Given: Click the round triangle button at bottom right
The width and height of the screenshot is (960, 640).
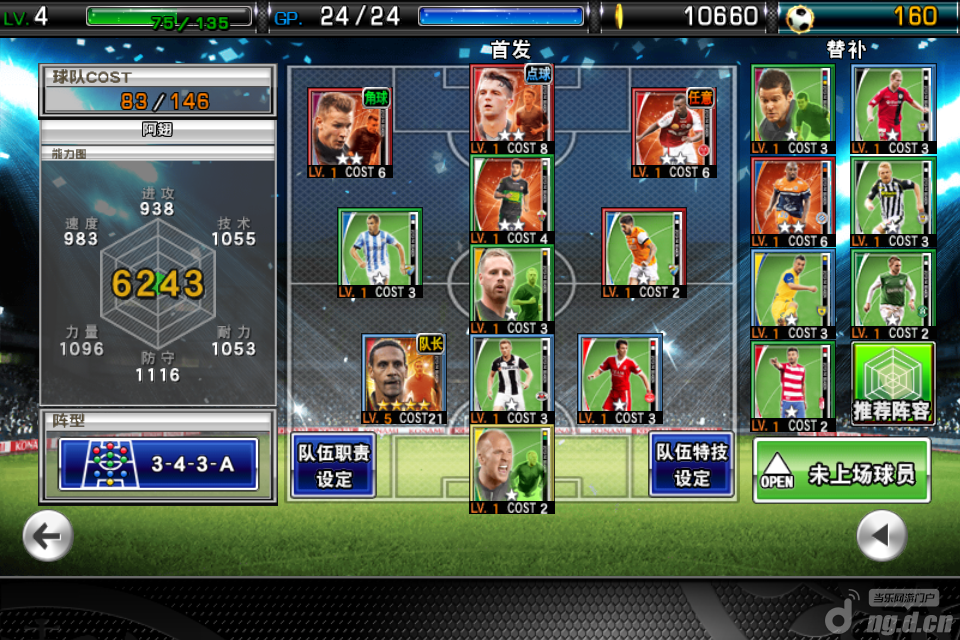Looking at the screenshot, I should [881, 536].
